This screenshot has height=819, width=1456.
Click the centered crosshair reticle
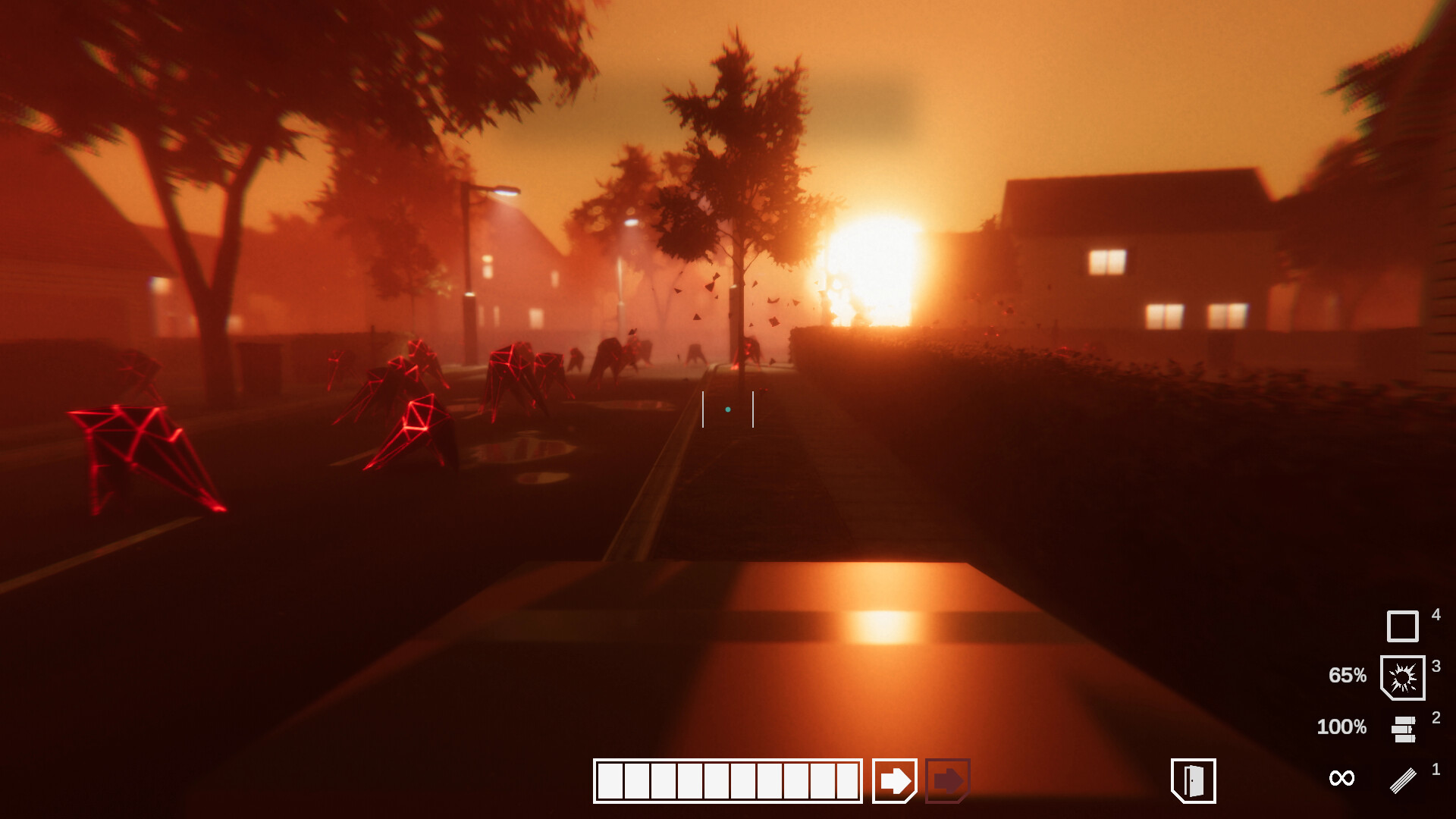point(728,409)
